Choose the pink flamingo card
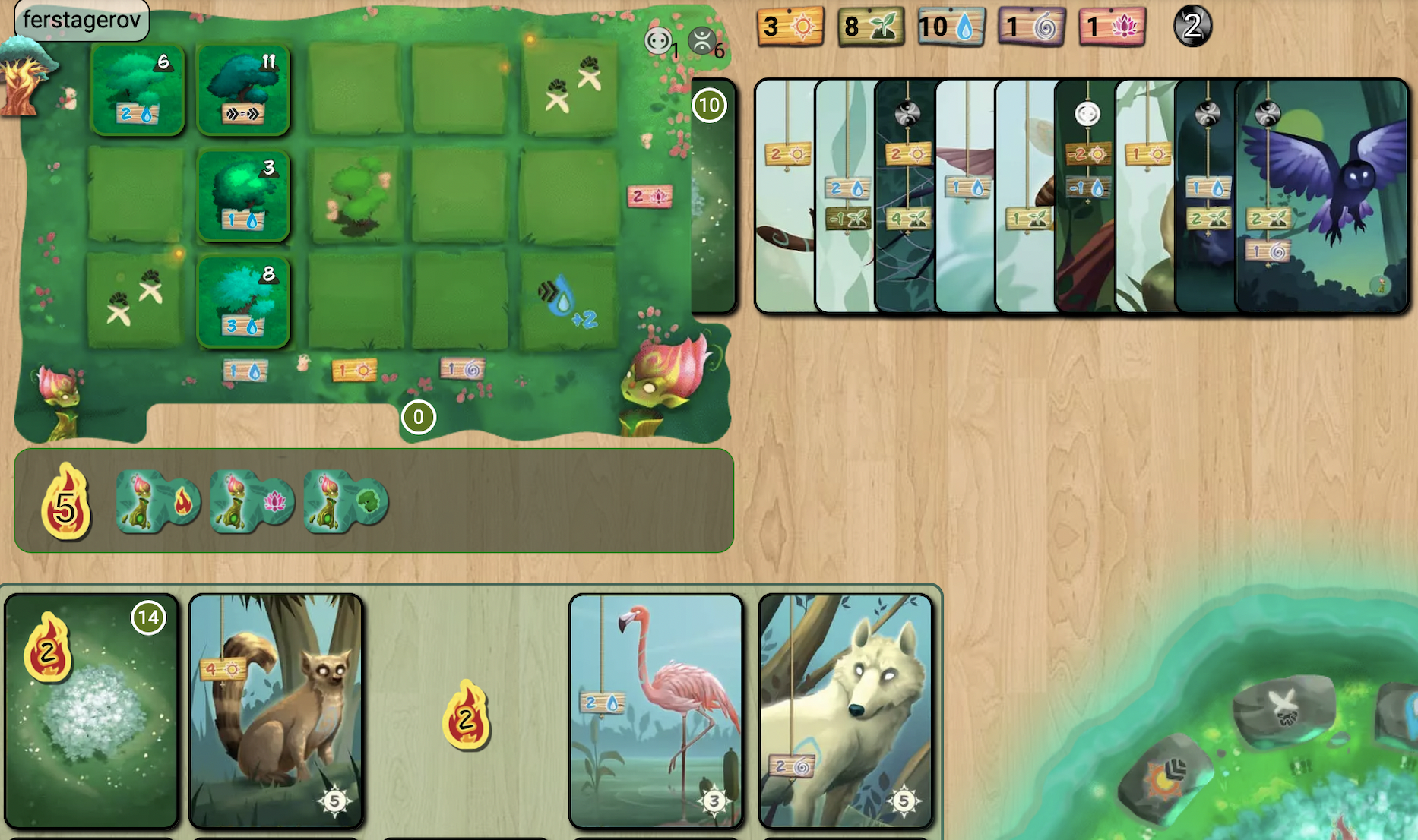1418x840 pixels. pos(656,710)
